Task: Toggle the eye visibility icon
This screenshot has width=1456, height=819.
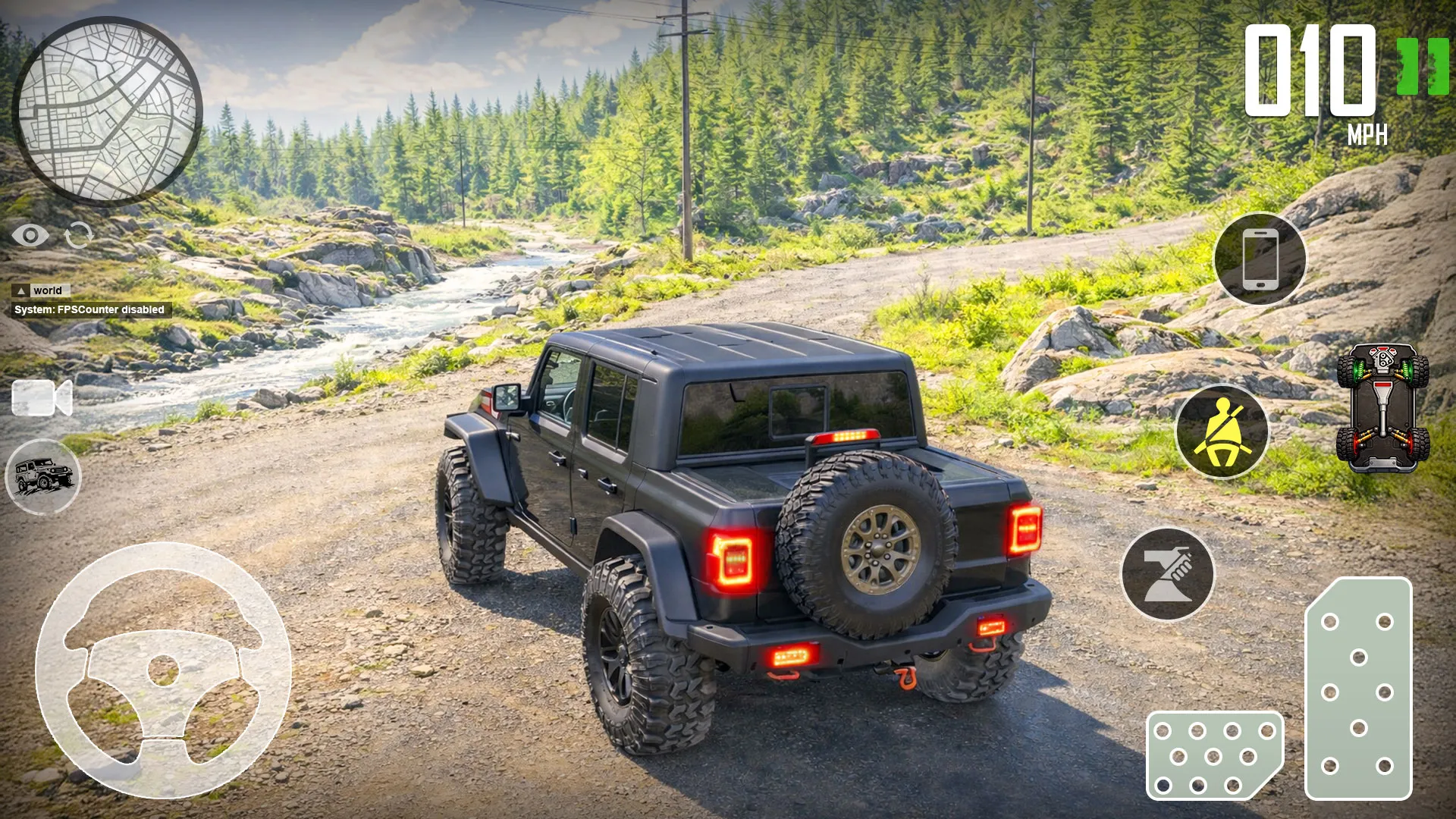Action: tap(30, 236)
